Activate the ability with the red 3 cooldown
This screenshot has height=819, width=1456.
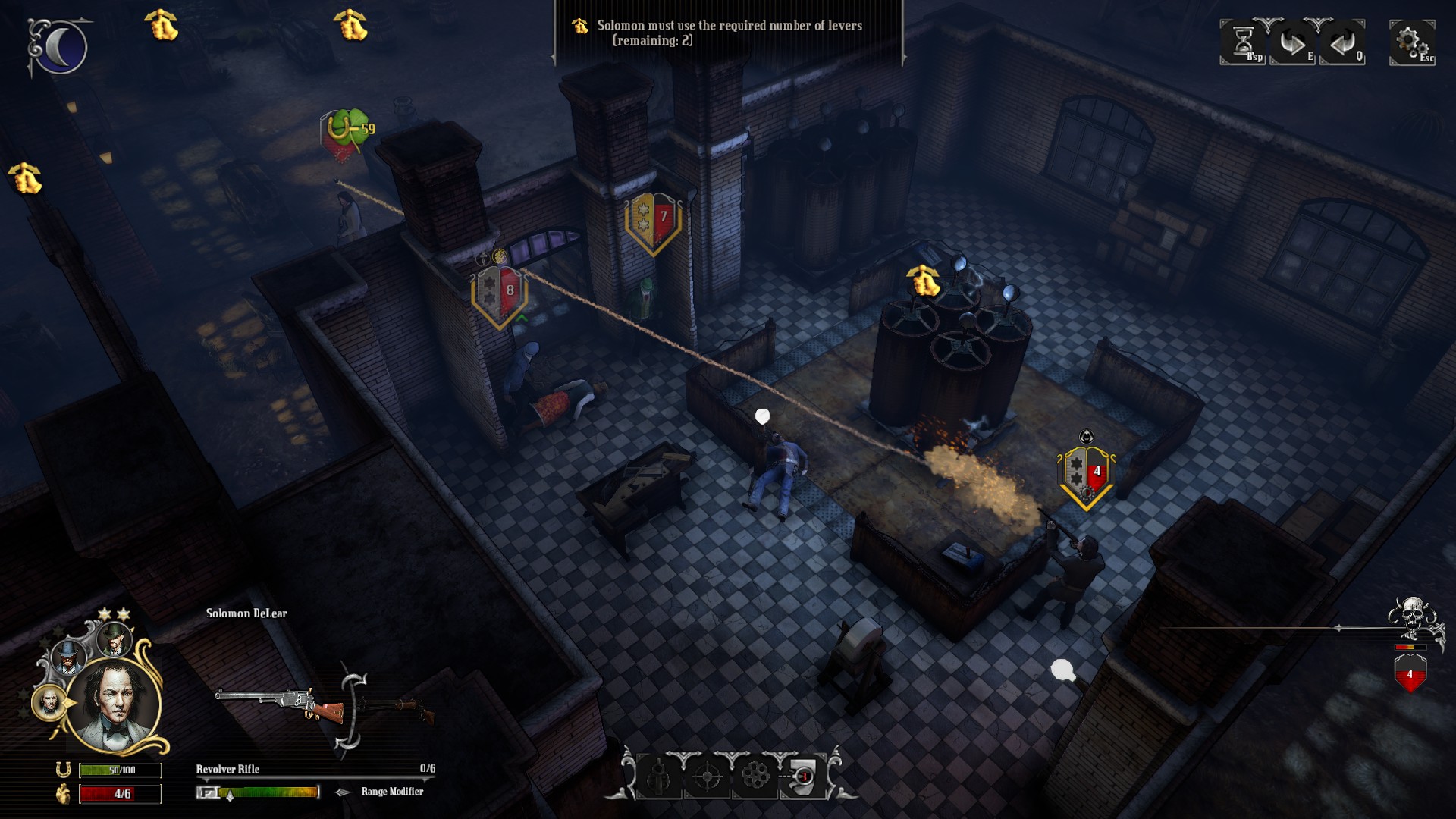[804, 776]
